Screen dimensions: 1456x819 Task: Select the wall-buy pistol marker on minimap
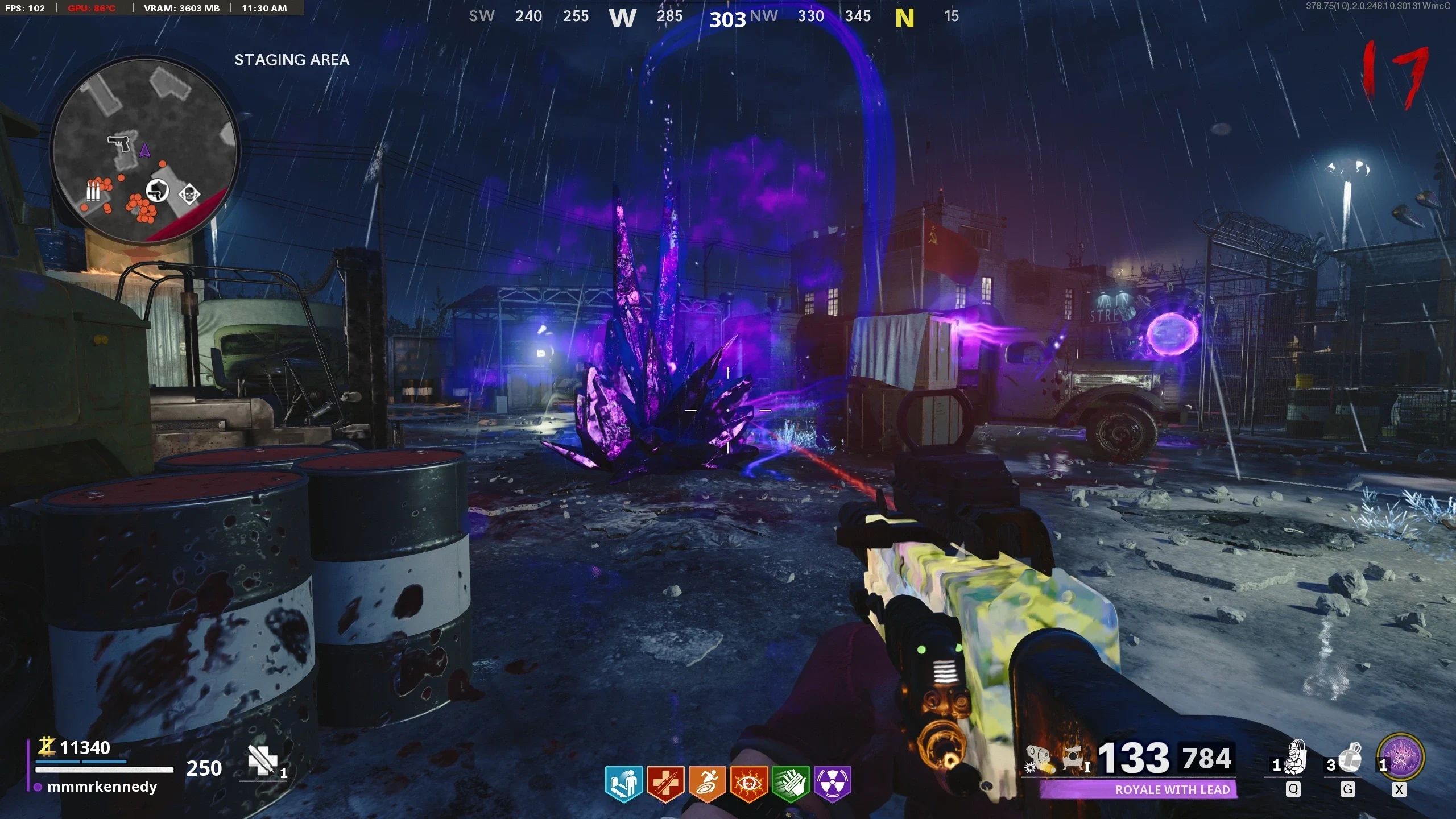120,143
